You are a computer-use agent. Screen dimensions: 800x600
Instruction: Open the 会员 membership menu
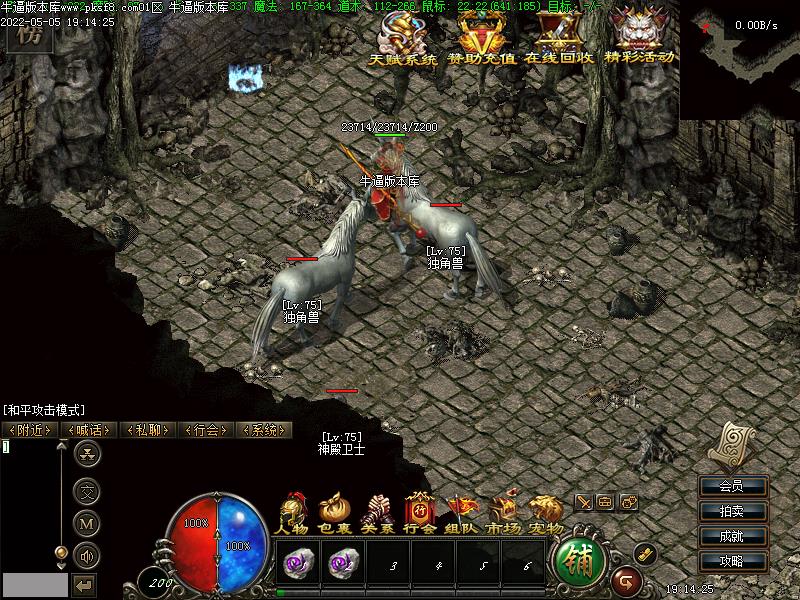click(x=732, y=487)
